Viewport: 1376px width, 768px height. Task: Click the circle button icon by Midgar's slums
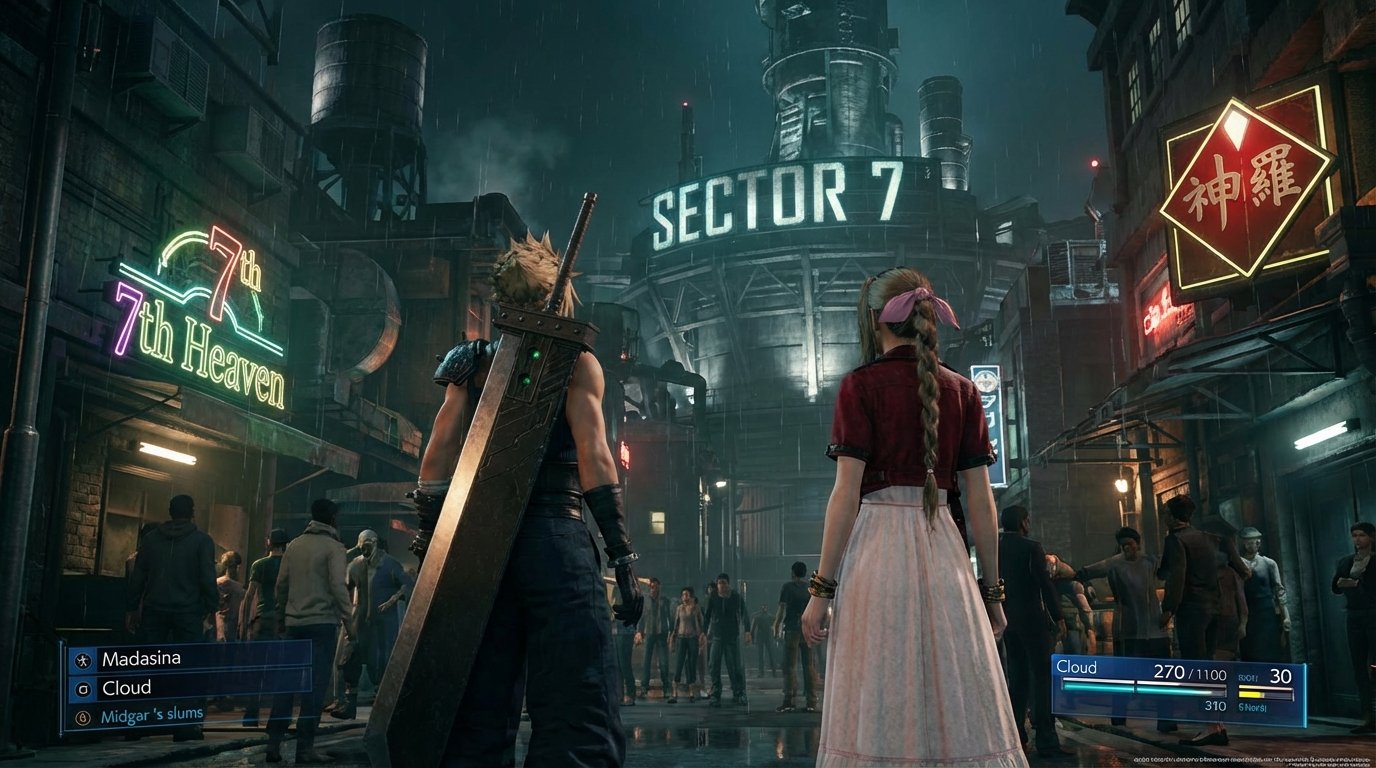[83, 717]
